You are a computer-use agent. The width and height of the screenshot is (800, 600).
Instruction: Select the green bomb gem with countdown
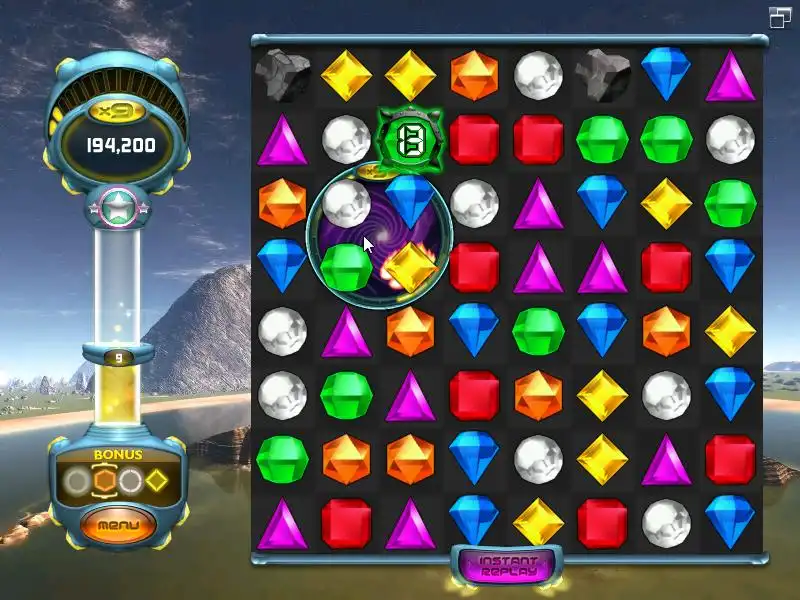408,139
